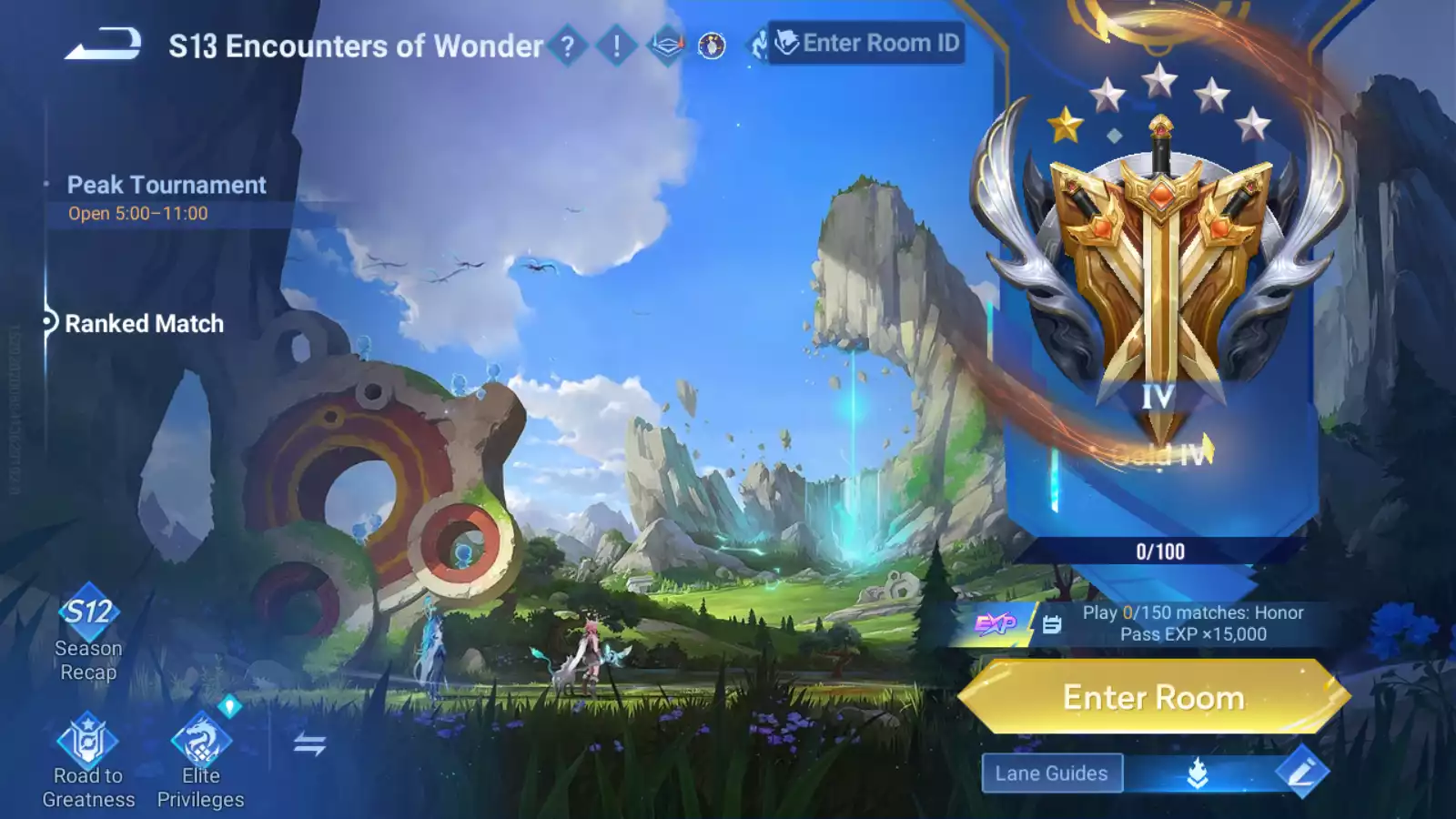Click the exclamation mark info icon
Screen dimensions: 1456x819
pos(616,45)
